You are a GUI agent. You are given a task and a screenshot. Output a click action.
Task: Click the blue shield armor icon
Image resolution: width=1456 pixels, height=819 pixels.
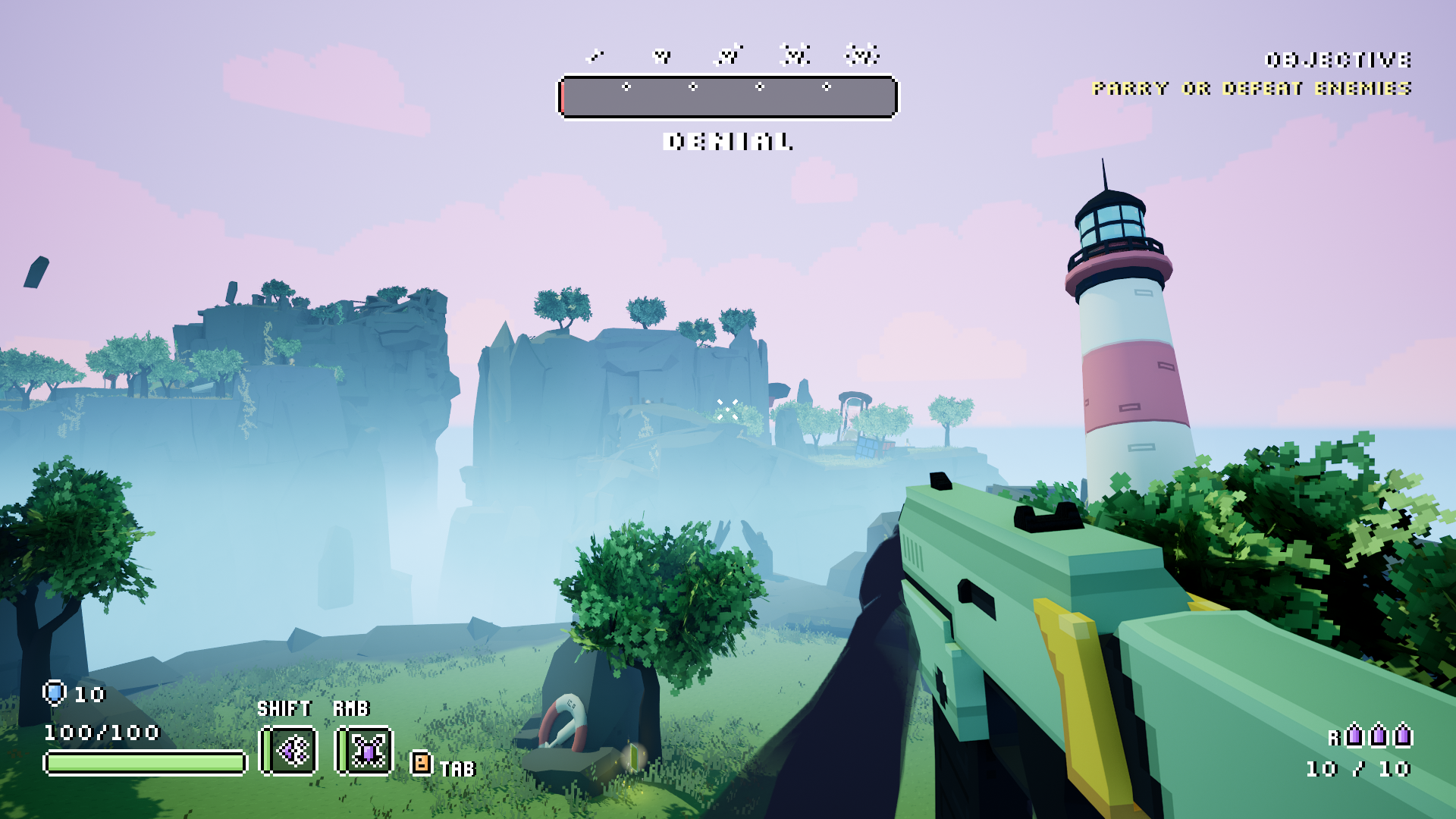tap(55, 692)
